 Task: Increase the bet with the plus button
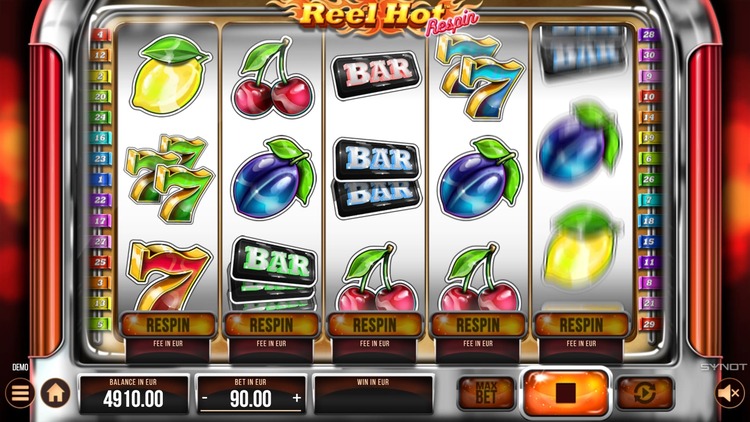pyautogui.click(x=296, y=398)
